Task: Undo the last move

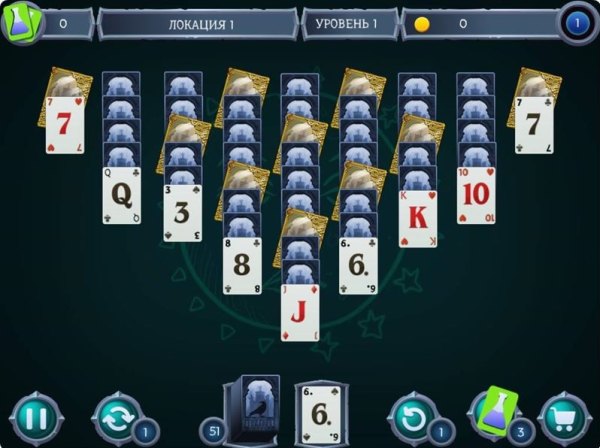Action: click(412, 418)
